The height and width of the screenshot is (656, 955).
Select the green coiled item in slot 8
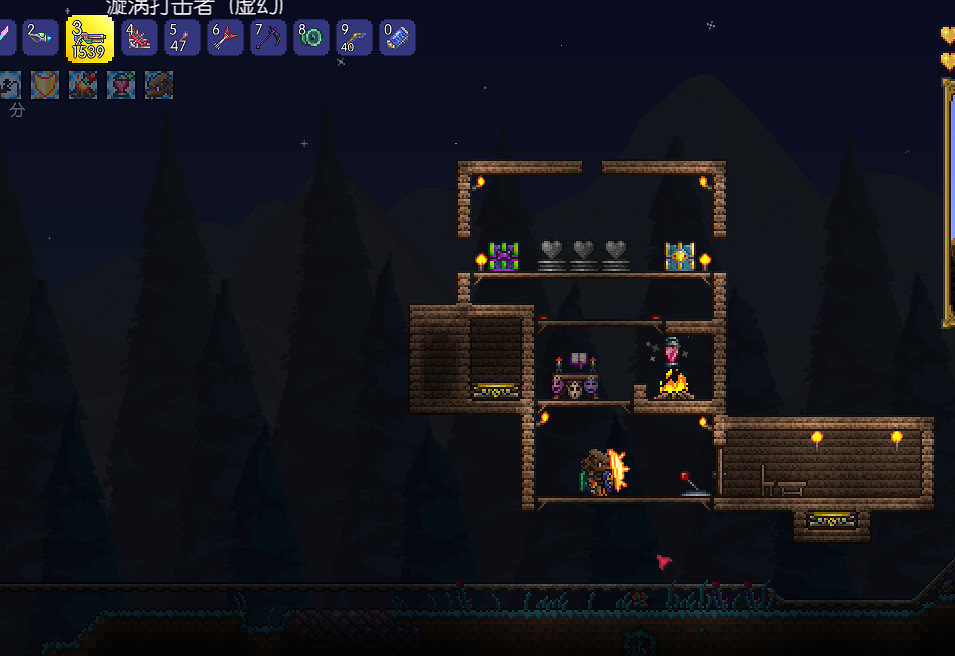pos(311,38)
